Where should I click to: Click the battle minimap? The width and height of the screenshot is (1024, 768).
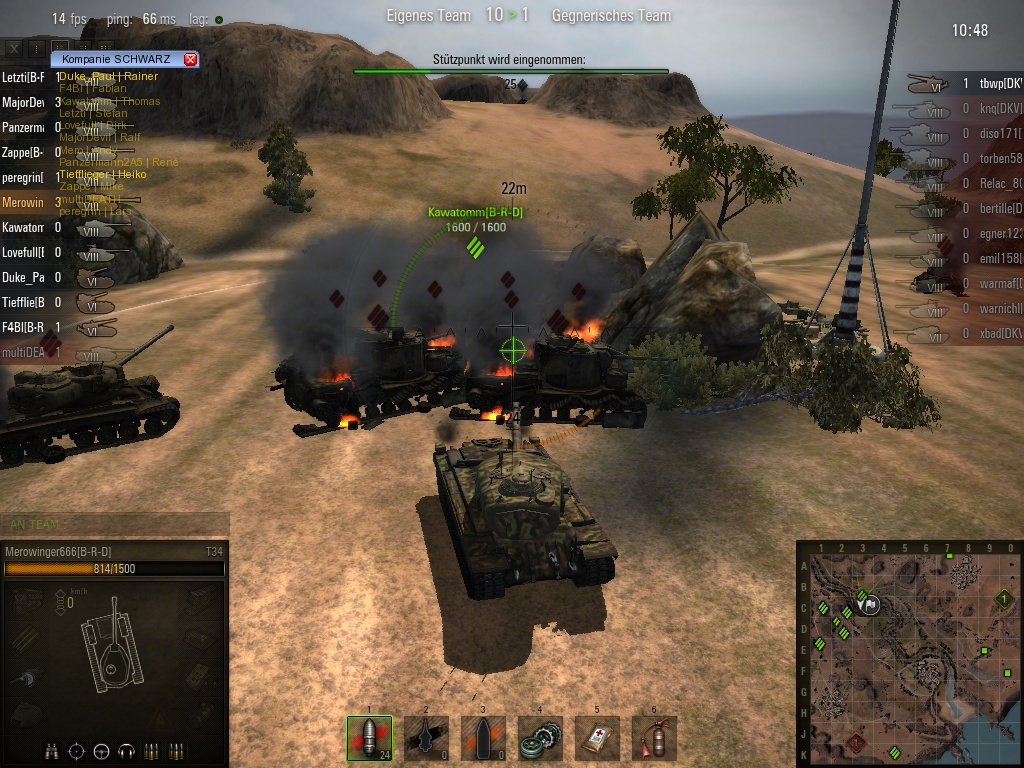coord(909,654)
